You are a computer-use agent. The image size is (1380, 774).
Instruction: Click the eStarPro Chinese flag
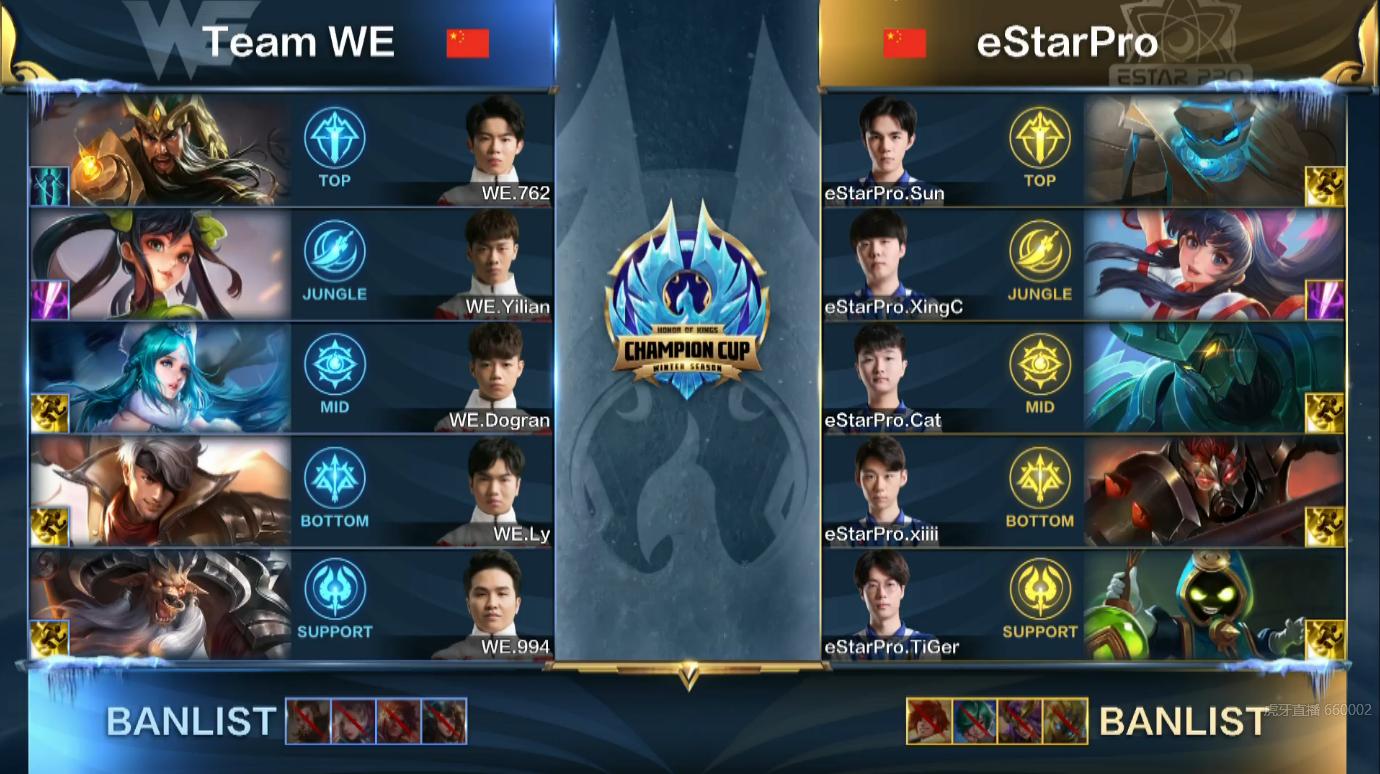(903, 44)
